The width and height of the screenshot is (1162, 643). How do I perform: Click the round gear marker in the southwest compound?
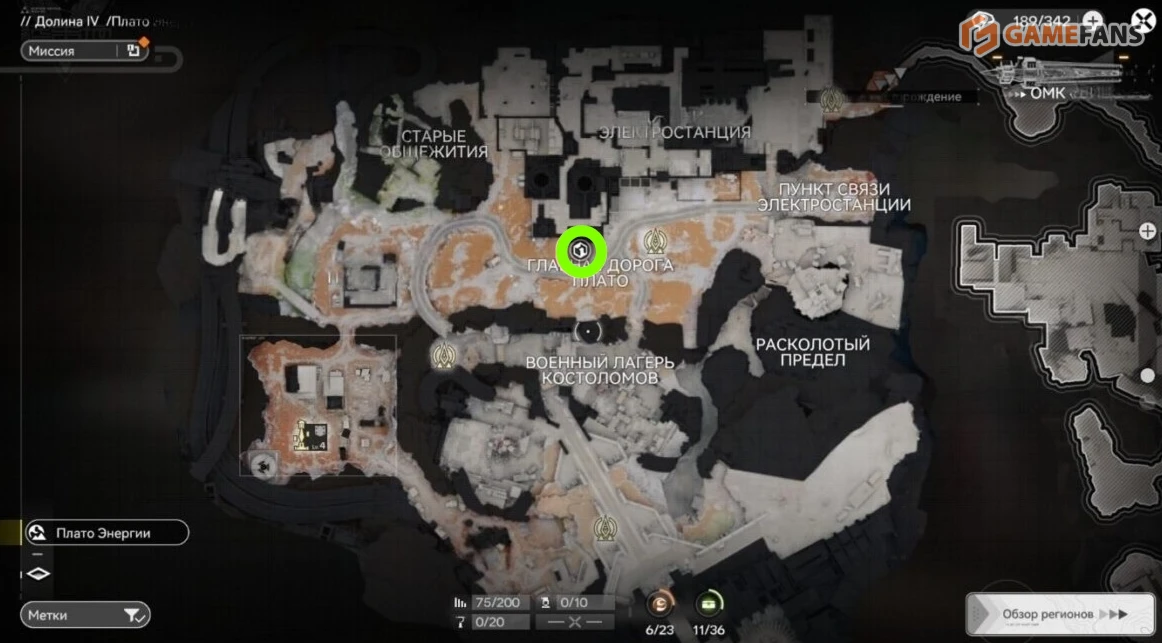point(265,463)
